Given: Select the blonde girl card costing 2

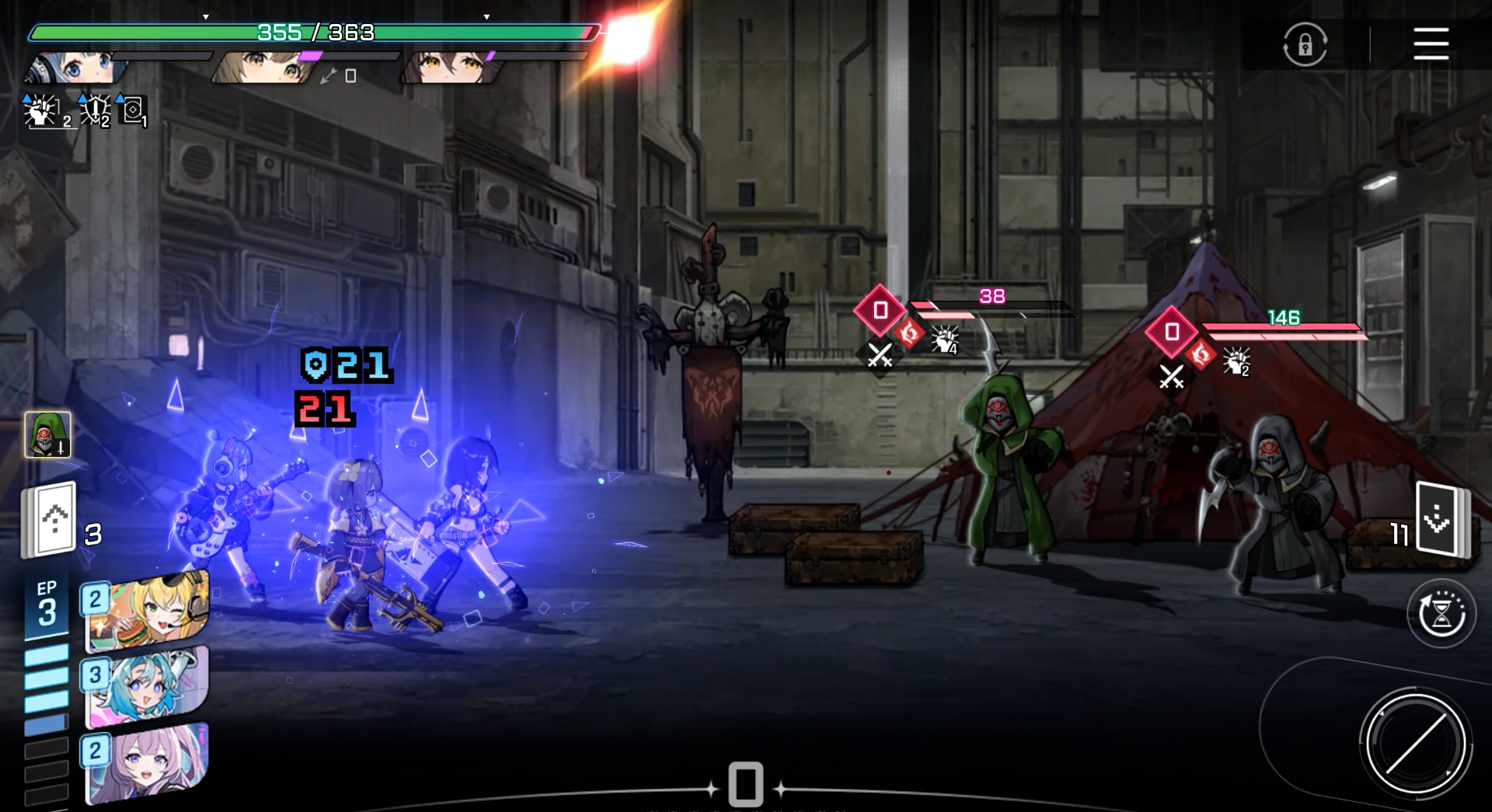Looking at the screenshot, I should click(x=148, y=612).
